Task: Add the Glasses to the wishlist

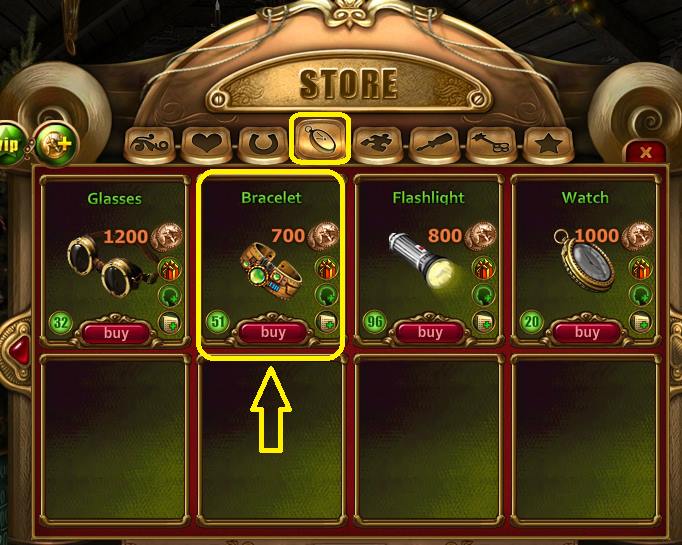Action: point(171,322)
